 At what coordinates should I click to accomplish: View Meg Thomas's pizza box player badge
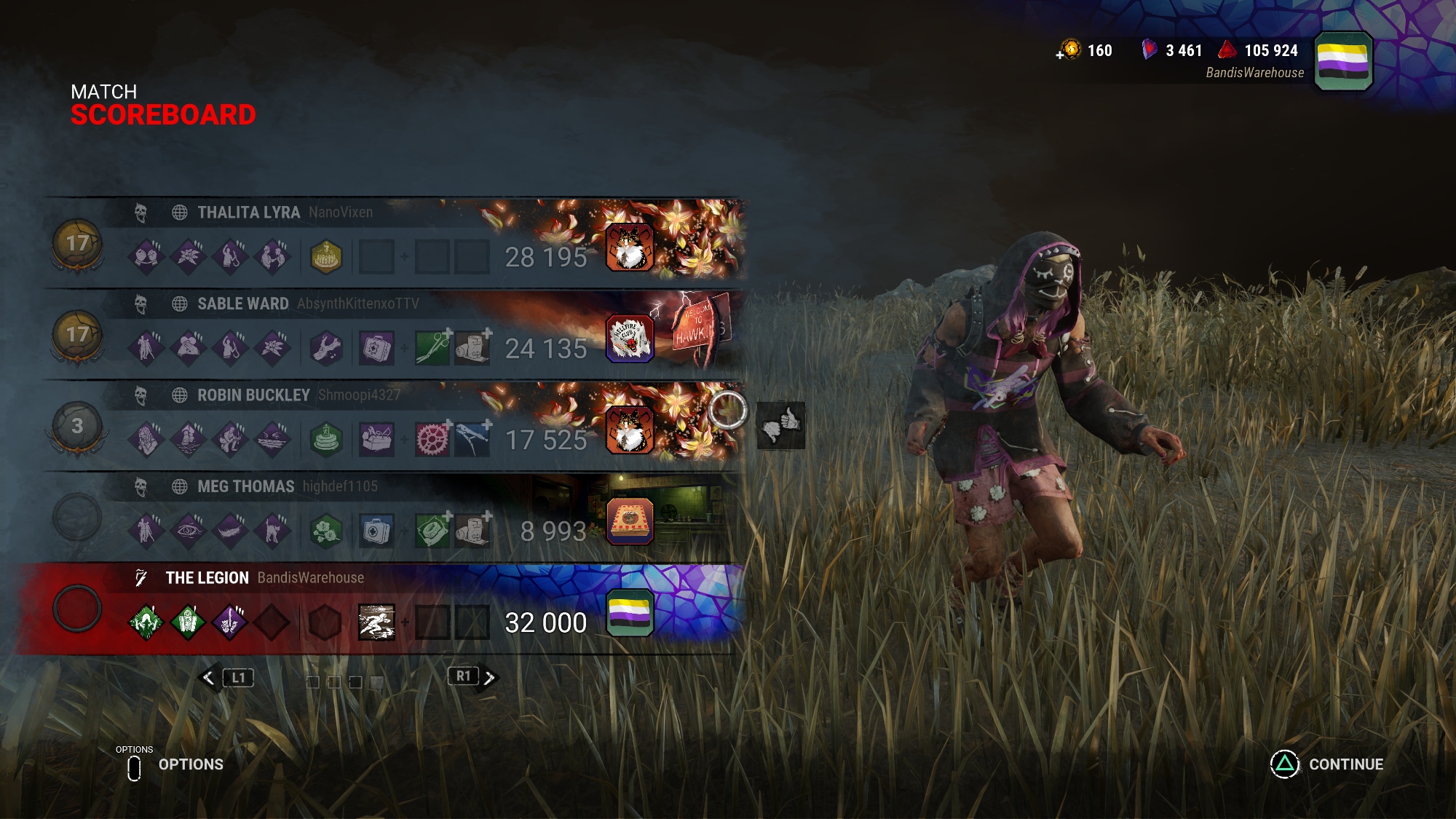630,522
